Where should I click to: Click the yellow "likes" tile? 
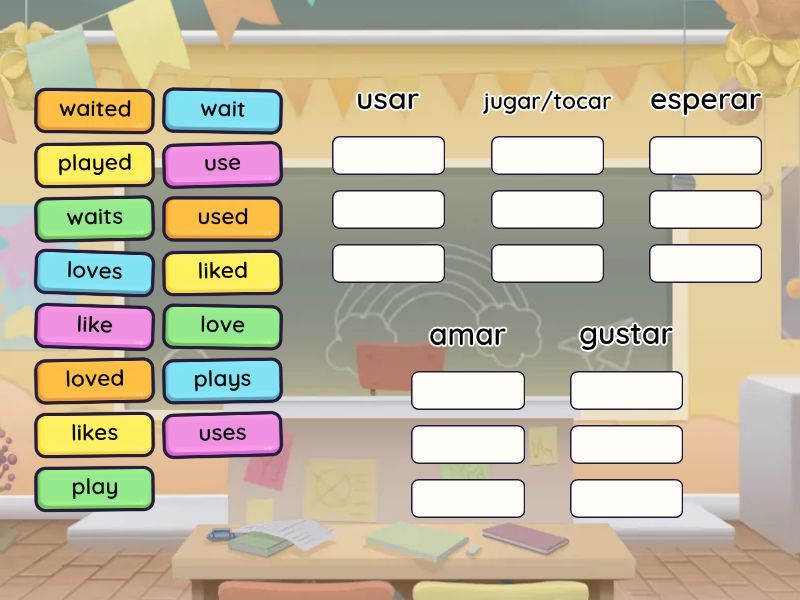tap(95, 434)
